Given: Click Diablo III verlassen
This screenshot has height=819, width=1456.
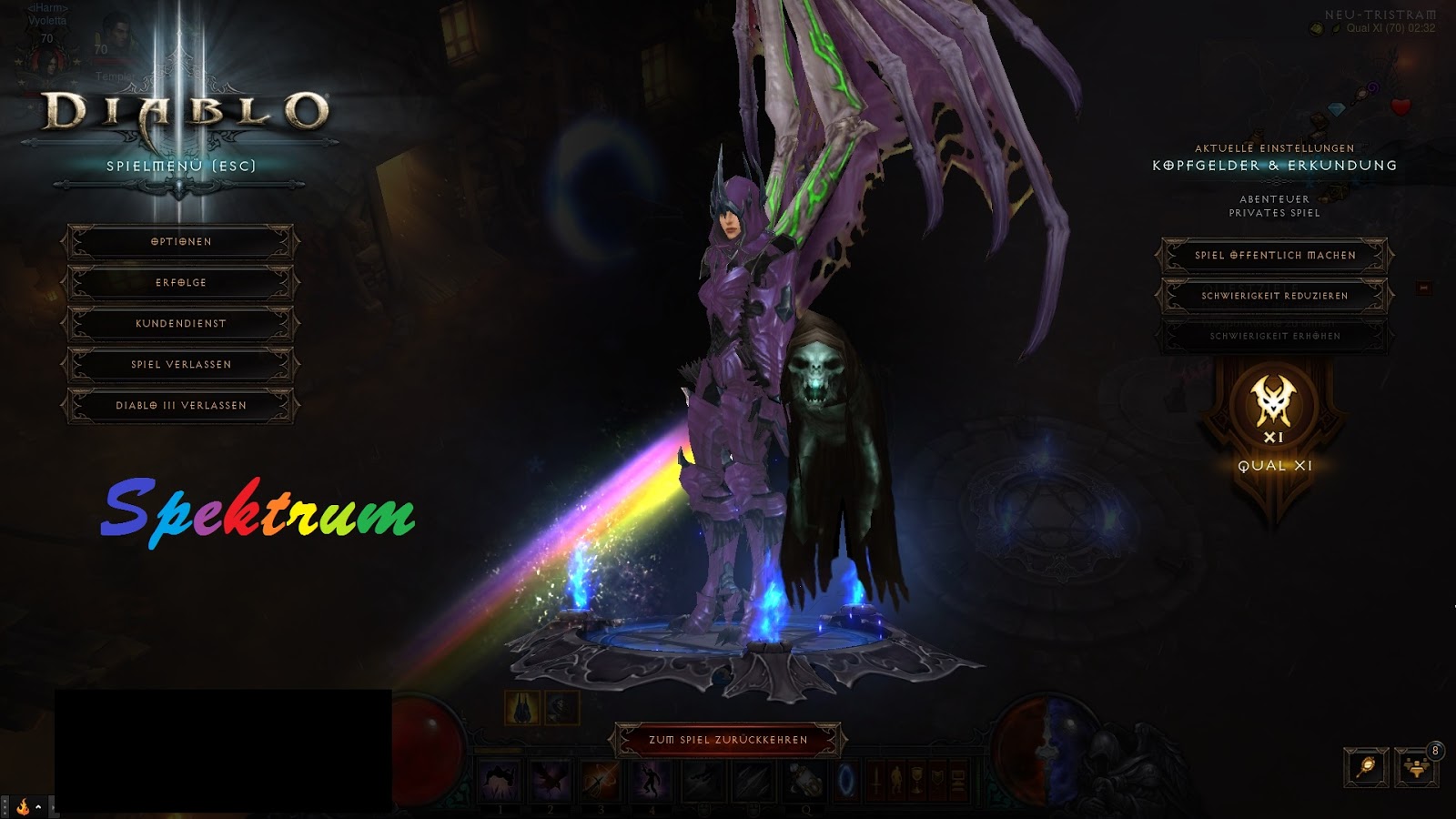Looking at the screenshot, I should pyautogui.click(x=179, y=404).
